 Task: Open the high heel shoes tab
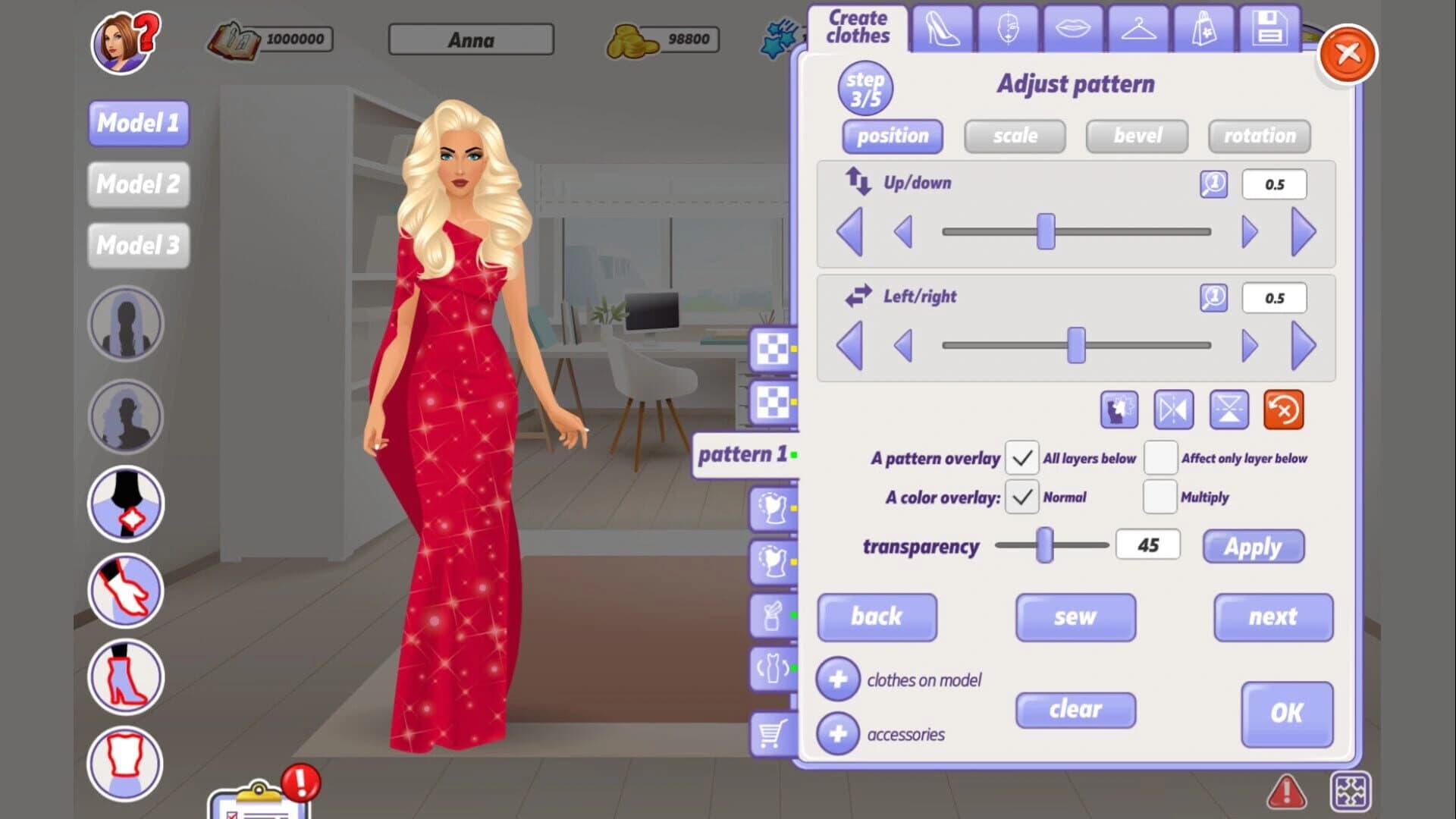pyautogui.click(x=944, y=30)
